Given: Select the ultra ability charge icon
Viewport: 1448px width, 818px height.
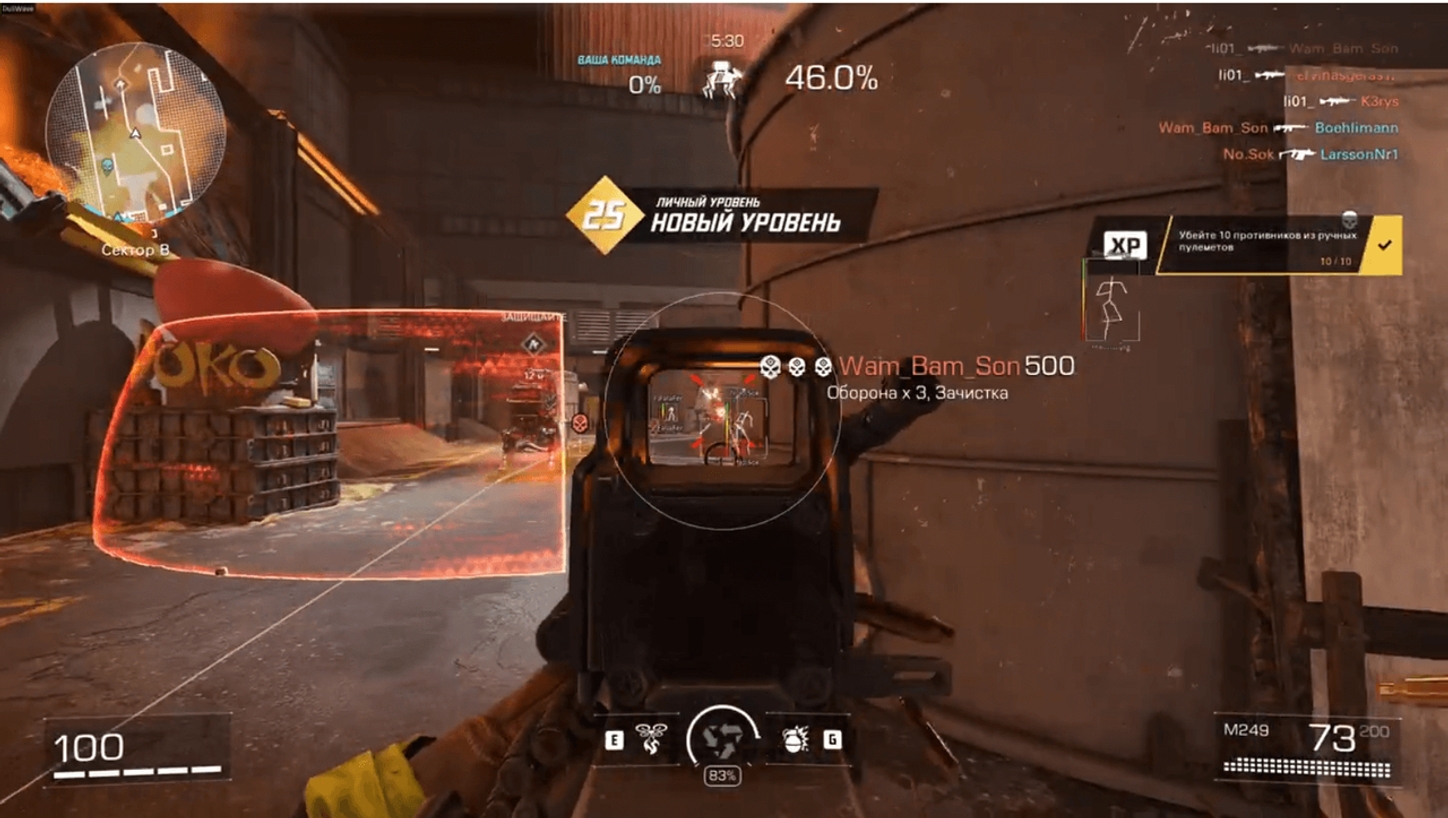Looking at the screenshot, I should (x=721, y=740).
